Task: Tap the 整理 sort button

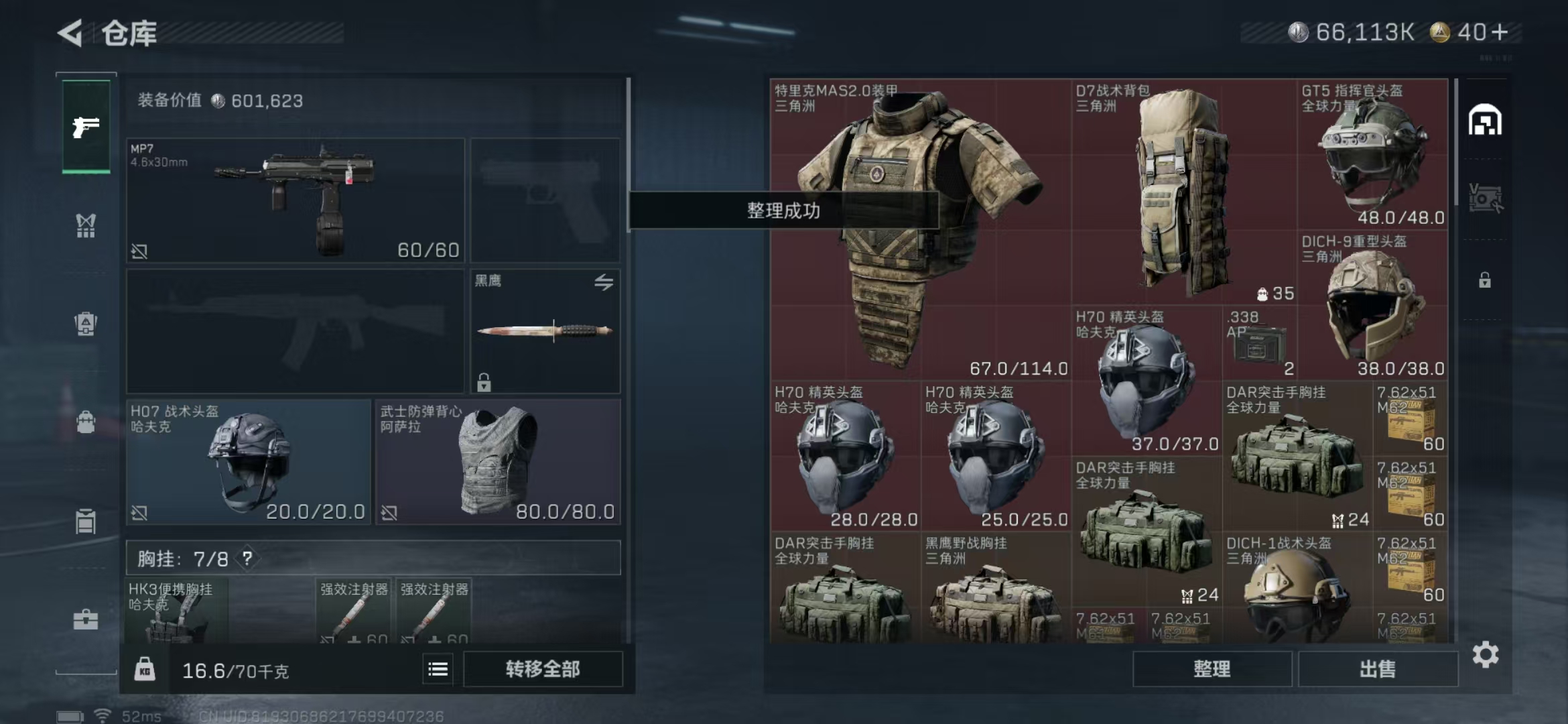Action: coord(1212,668)
